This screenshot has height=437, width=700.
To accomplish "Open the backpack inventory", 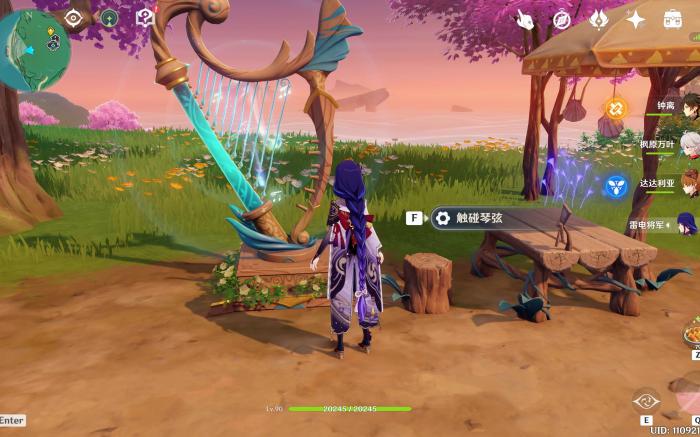I will pos(673,19).
